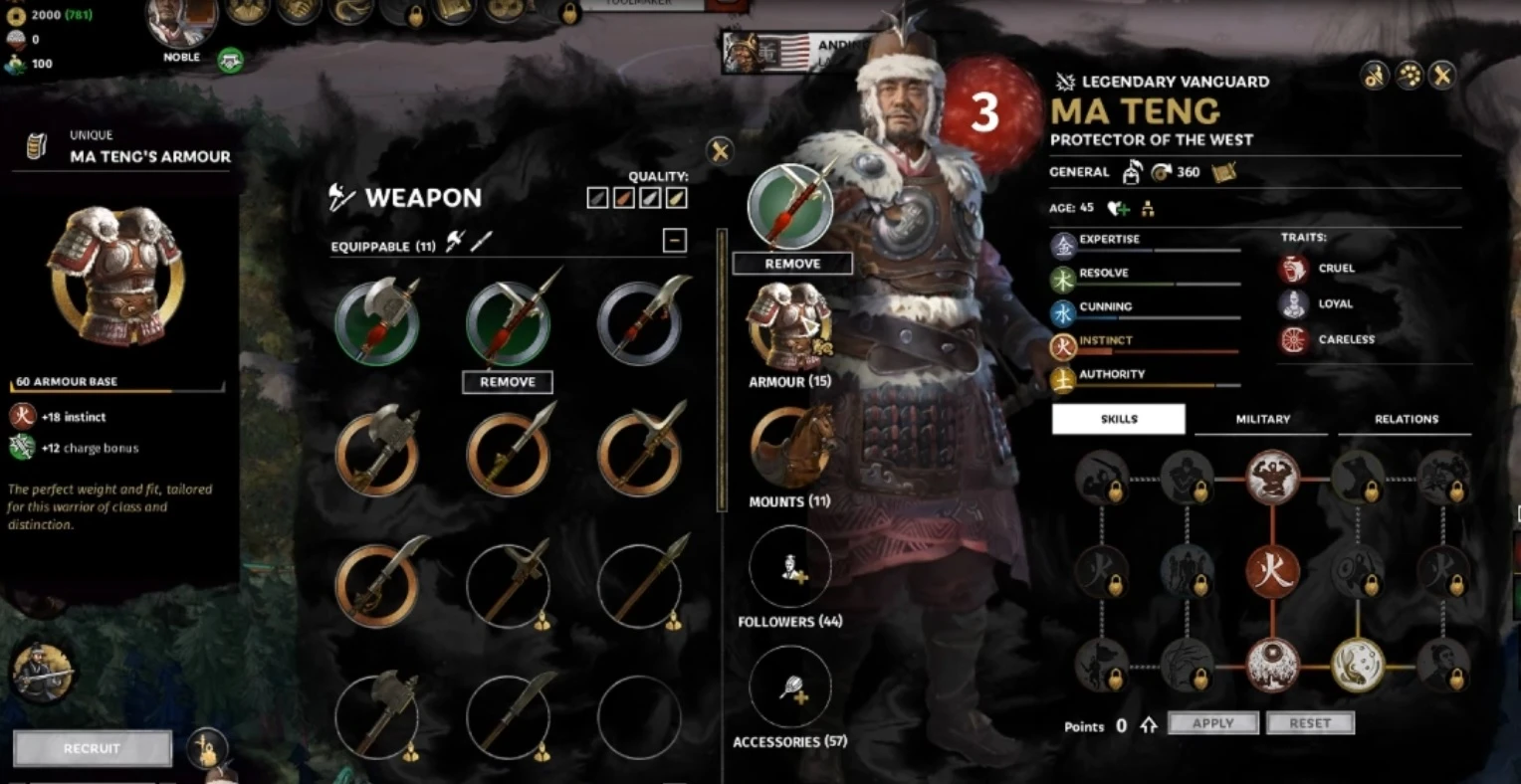This screenshot has width=1521, height=784.
Task: Remove the equipped weapon under the portrait slot
Action: (792, 264)
